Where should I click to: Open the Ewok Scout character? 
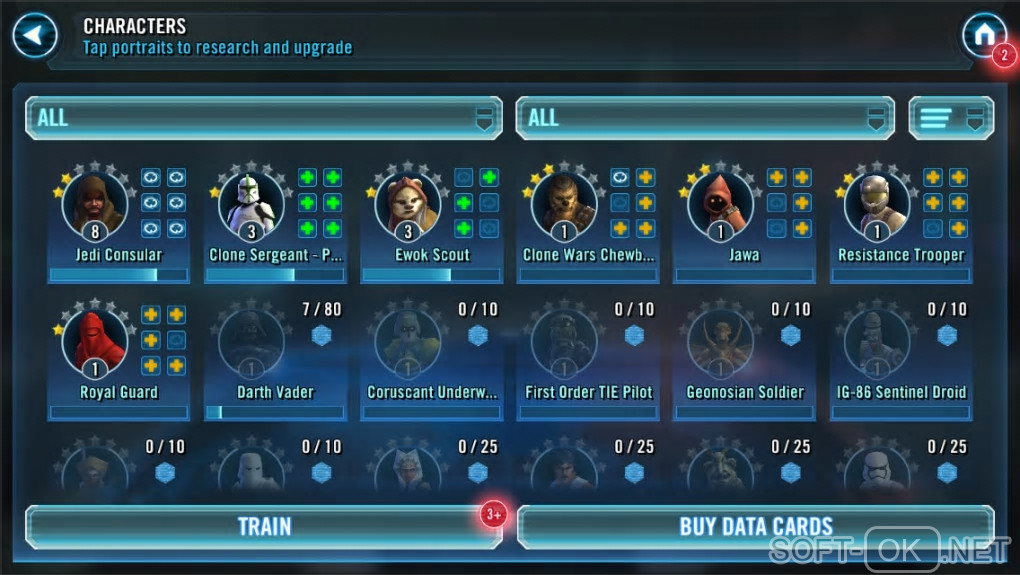[408, 205]
